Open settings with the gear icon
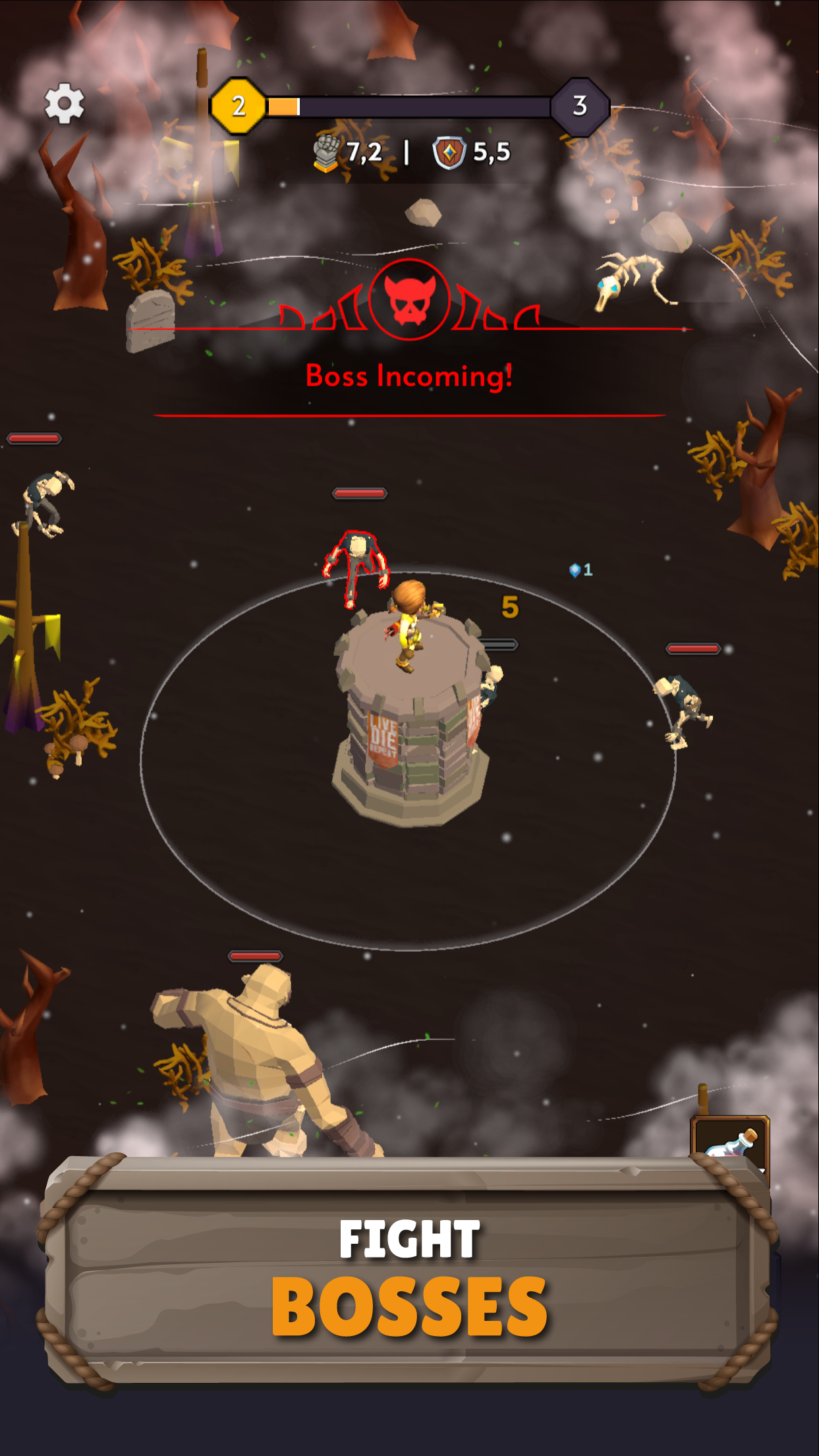The width and height of the screenshot is (819, 1456). tap(64, 103)
